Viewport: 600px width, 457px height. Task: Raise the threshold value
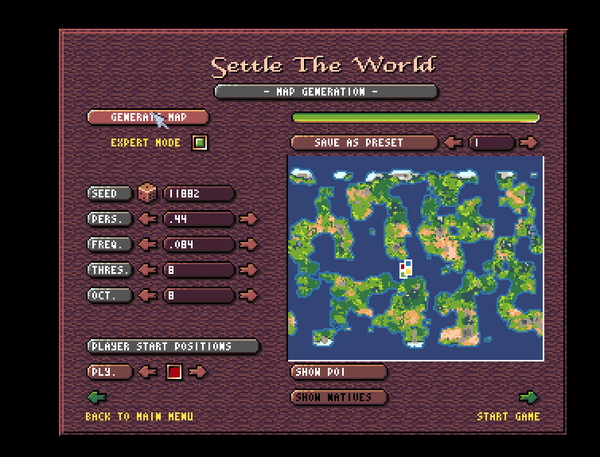point(248,270)
